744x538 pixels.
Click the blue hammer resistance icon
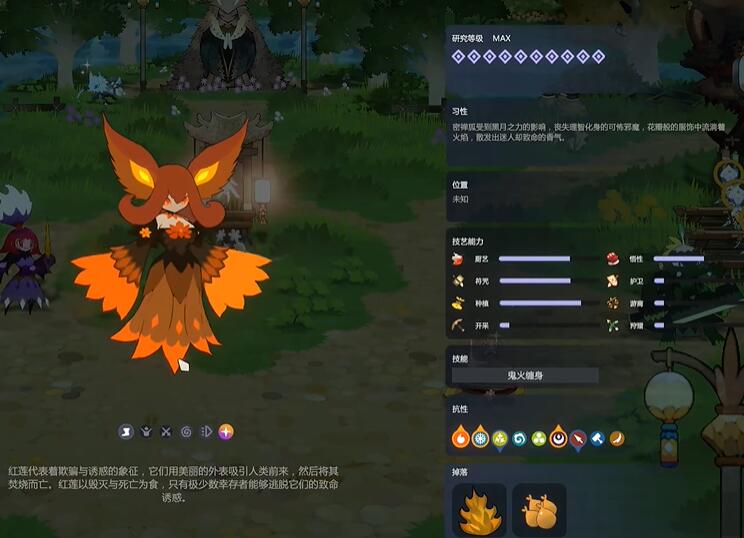pos(597,438)
